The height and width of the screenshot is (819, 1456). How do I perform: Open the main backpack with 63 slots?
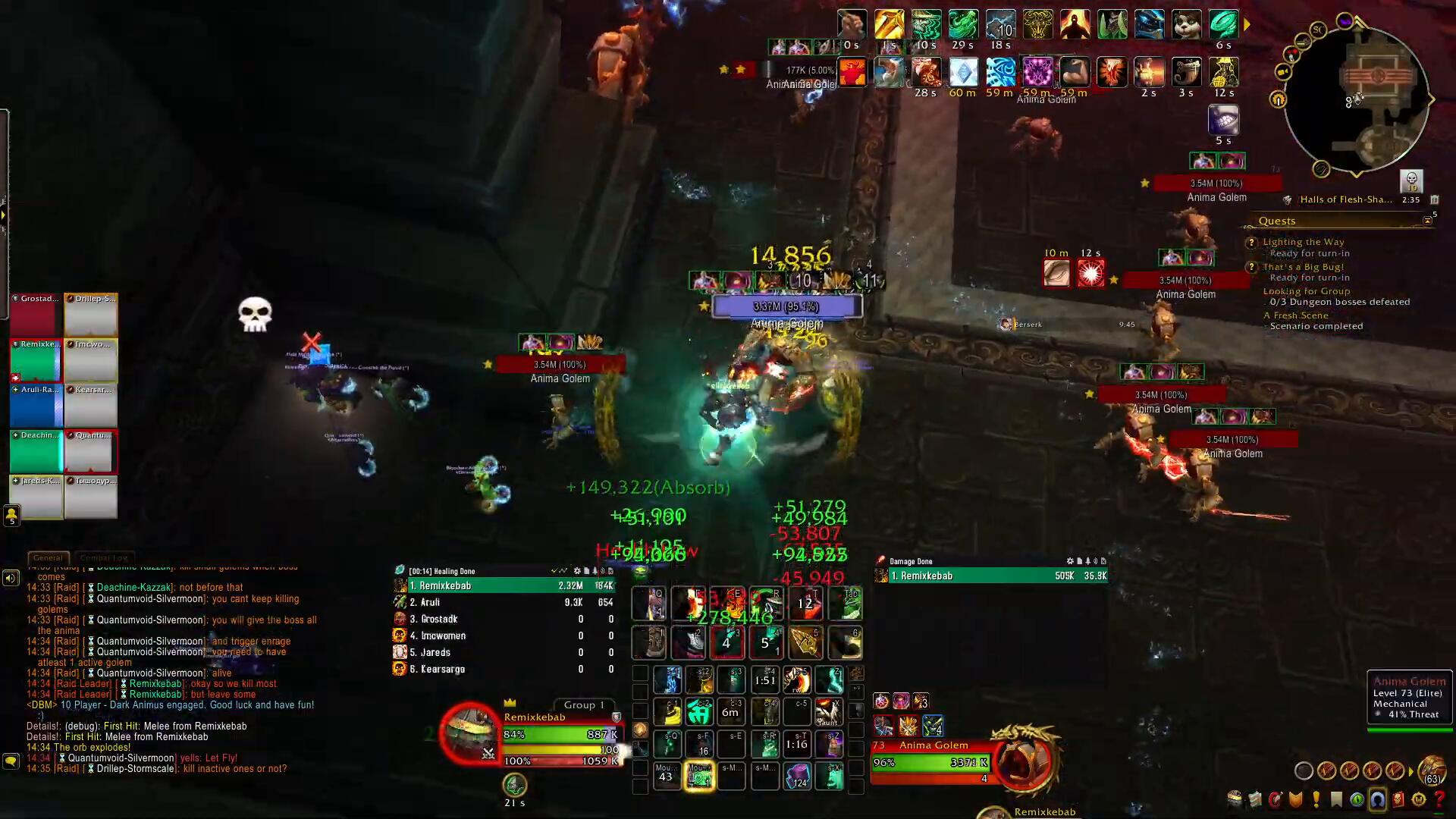(1432, 771)
